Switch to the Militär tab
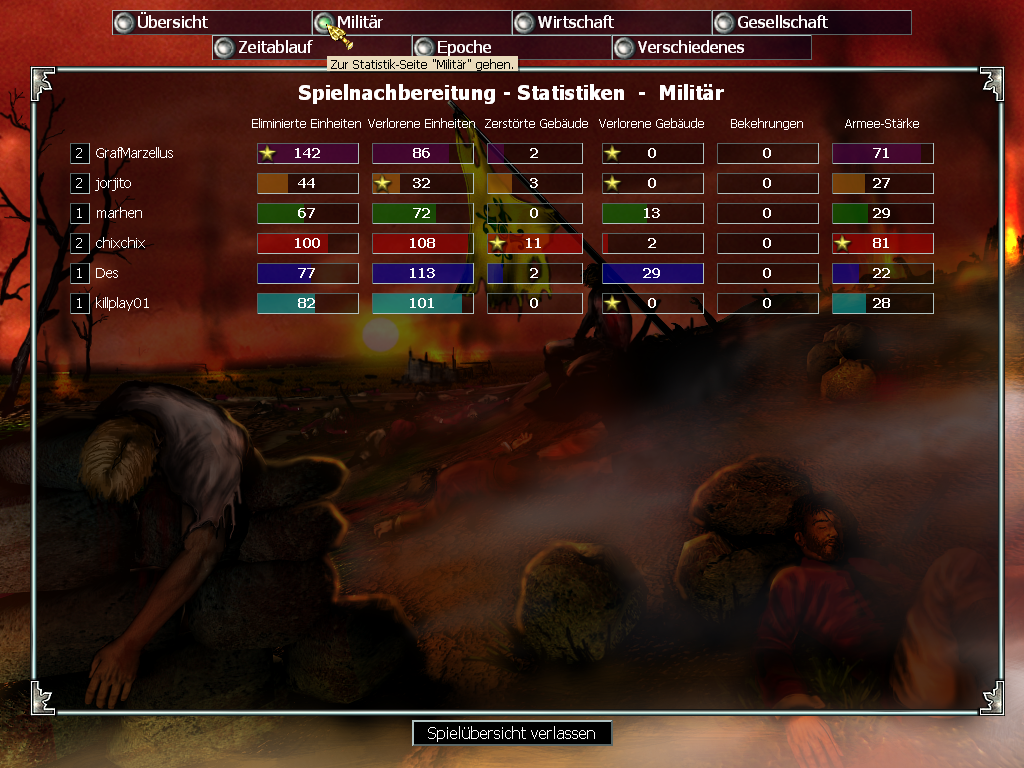This screenshot has height=768, width=1024. (411, 22)
